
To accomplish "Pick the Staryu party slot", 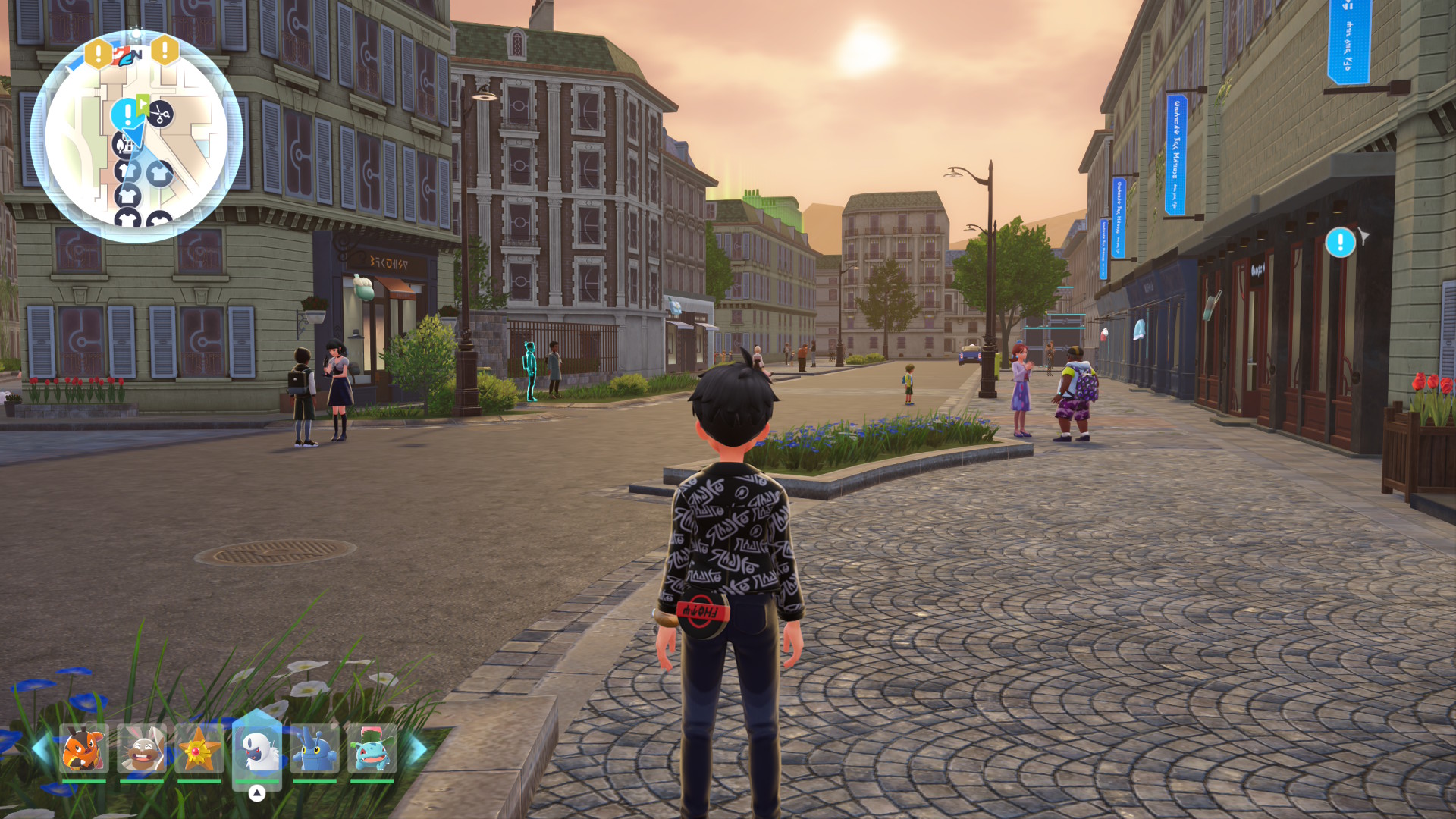I will click(x=199, y=748).
